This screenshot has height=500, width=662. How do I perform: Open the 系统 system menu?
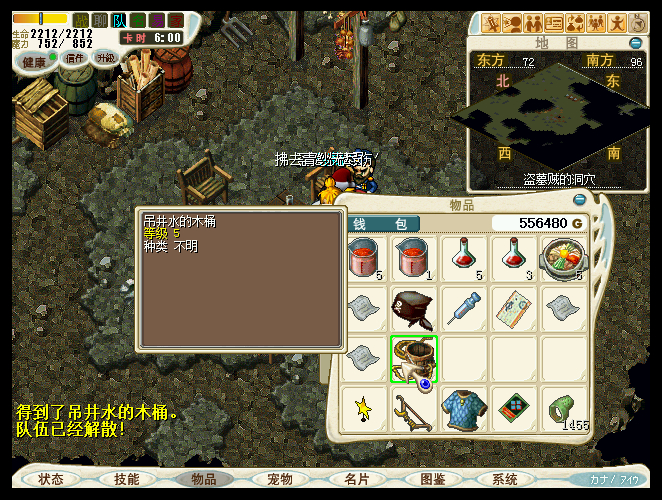(x=505, y=479)
